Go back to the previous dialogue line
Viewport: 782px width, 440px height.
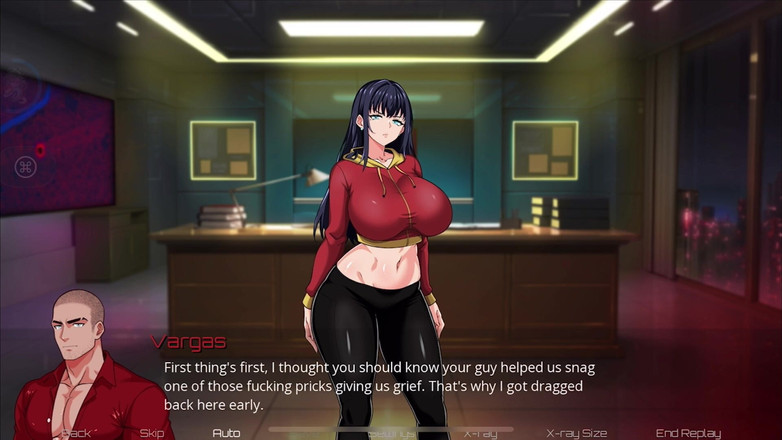(77, 433)
